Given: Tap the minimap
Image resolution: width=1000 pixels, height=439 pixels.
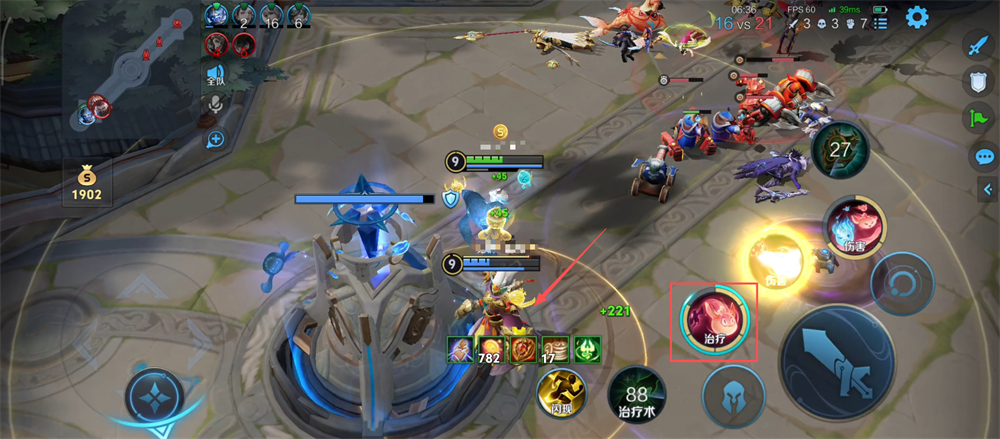Looking at the screenshot, I should point(130,72).
